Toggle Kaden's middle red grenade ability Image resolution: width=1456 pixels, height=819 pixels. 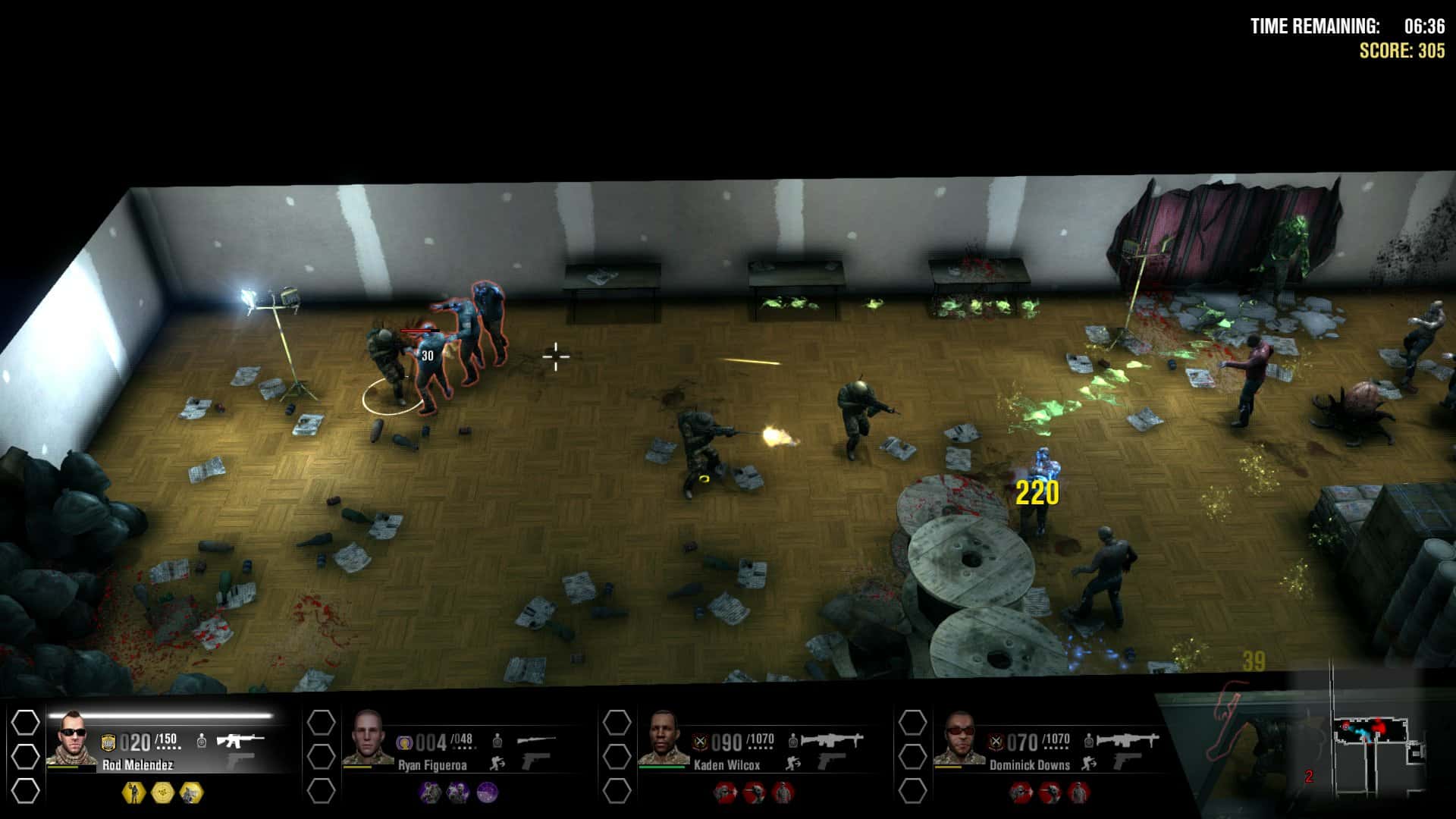point(755,792)
